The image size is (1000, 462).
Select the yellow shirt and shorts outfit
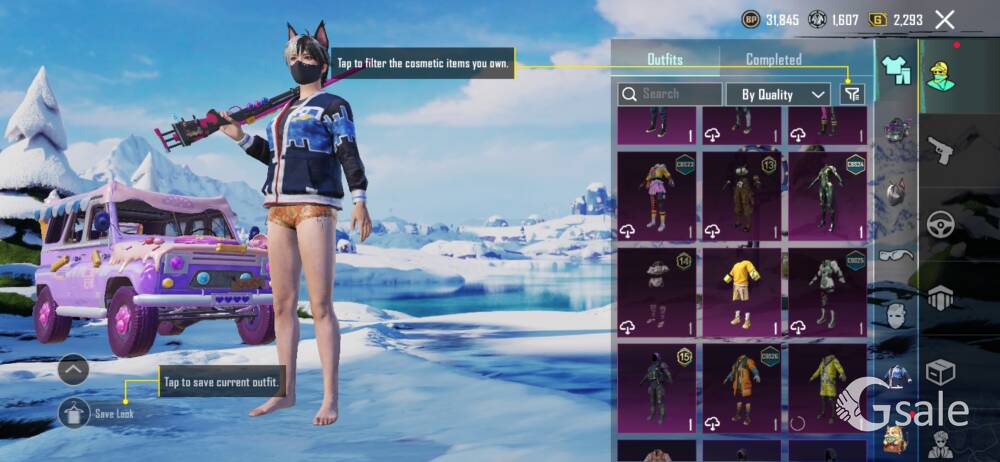point(742,292)
